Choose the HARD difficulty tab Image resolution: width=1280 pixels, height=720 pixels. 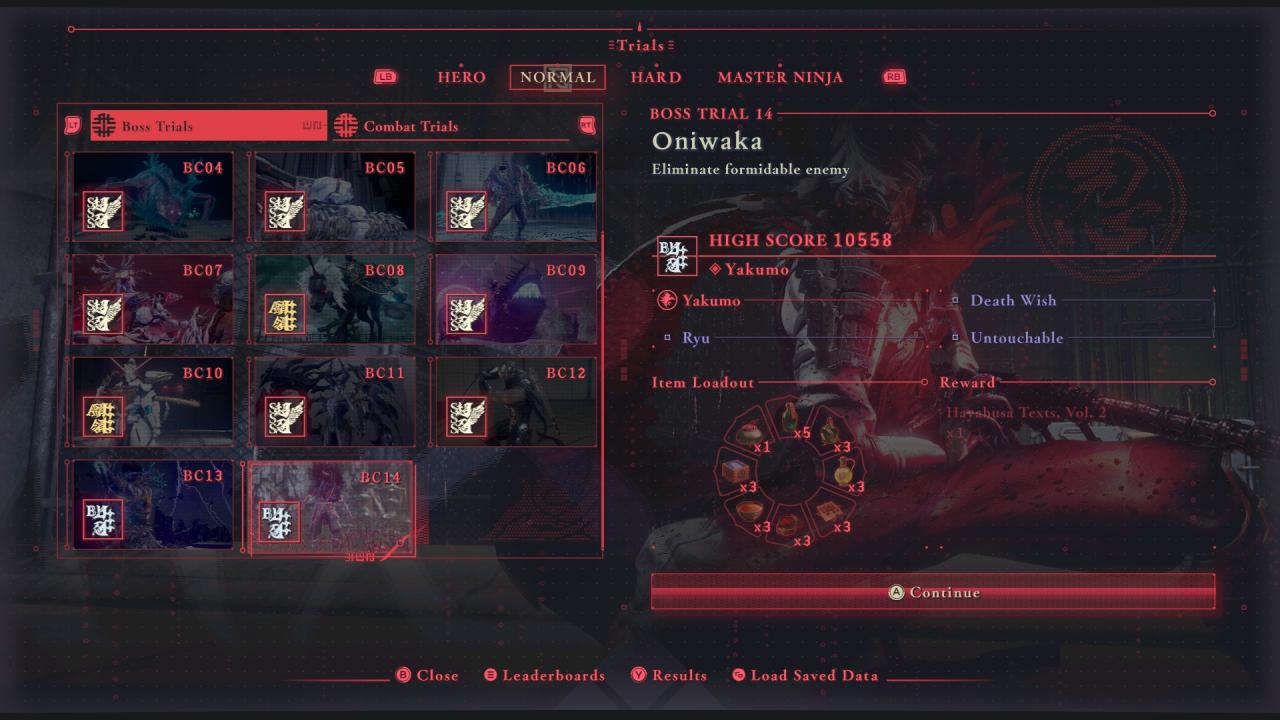coord(656,77)
